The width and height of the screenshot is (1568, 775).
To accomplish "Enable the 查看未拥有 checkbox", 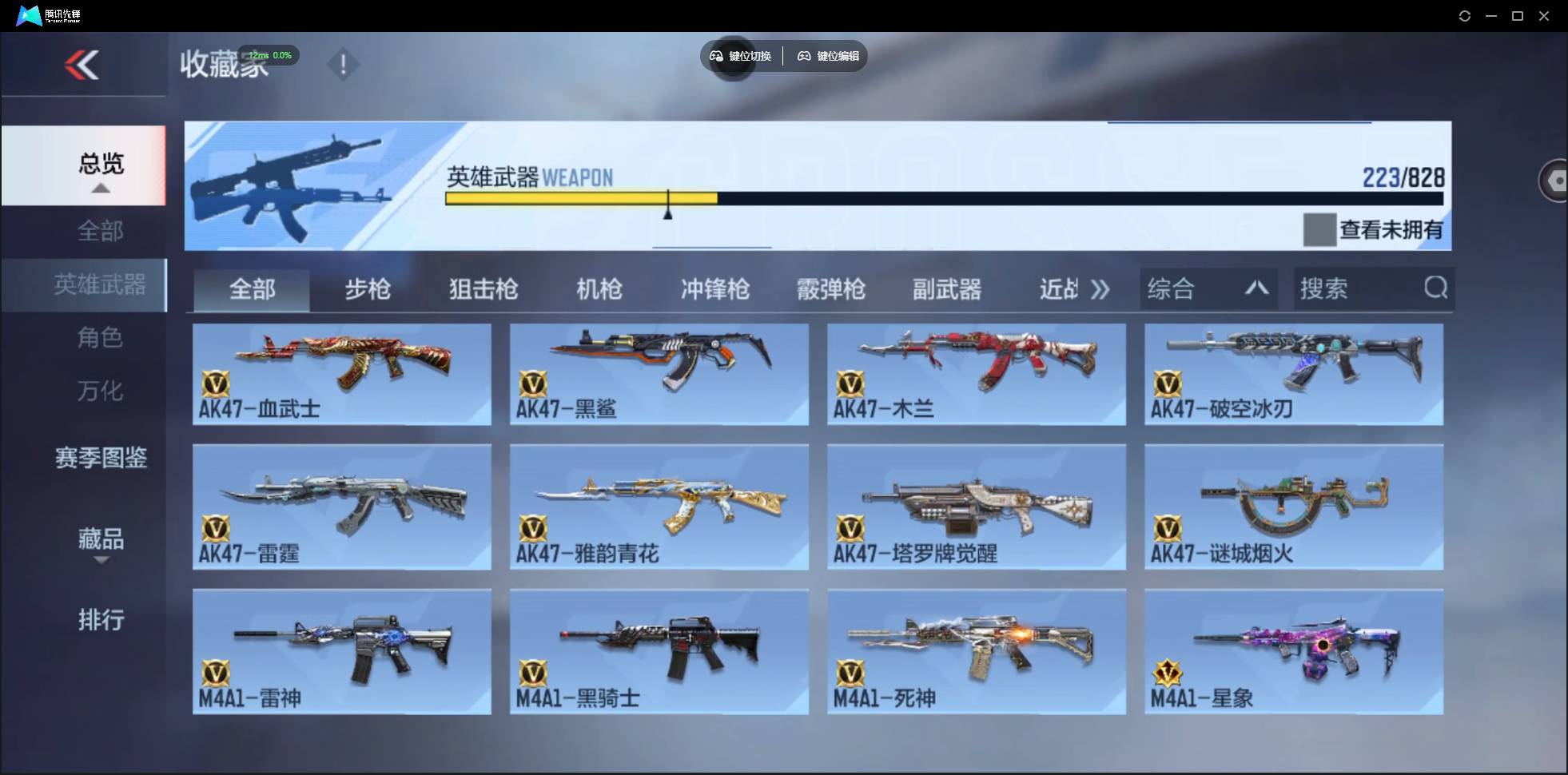I will click(x=1321, y=229).
